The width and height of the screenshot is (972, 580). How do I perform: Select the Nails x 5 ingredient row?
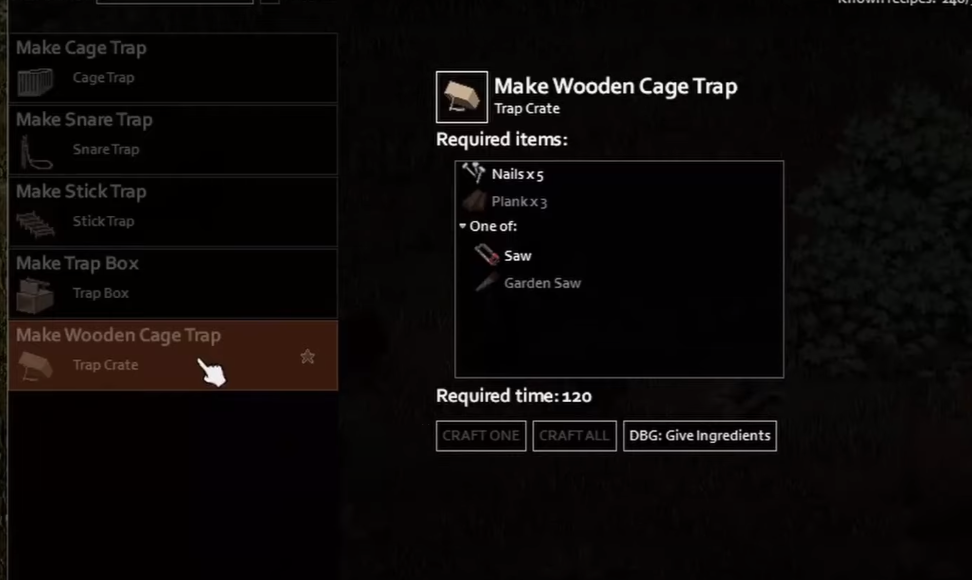(x=517, y=174)
